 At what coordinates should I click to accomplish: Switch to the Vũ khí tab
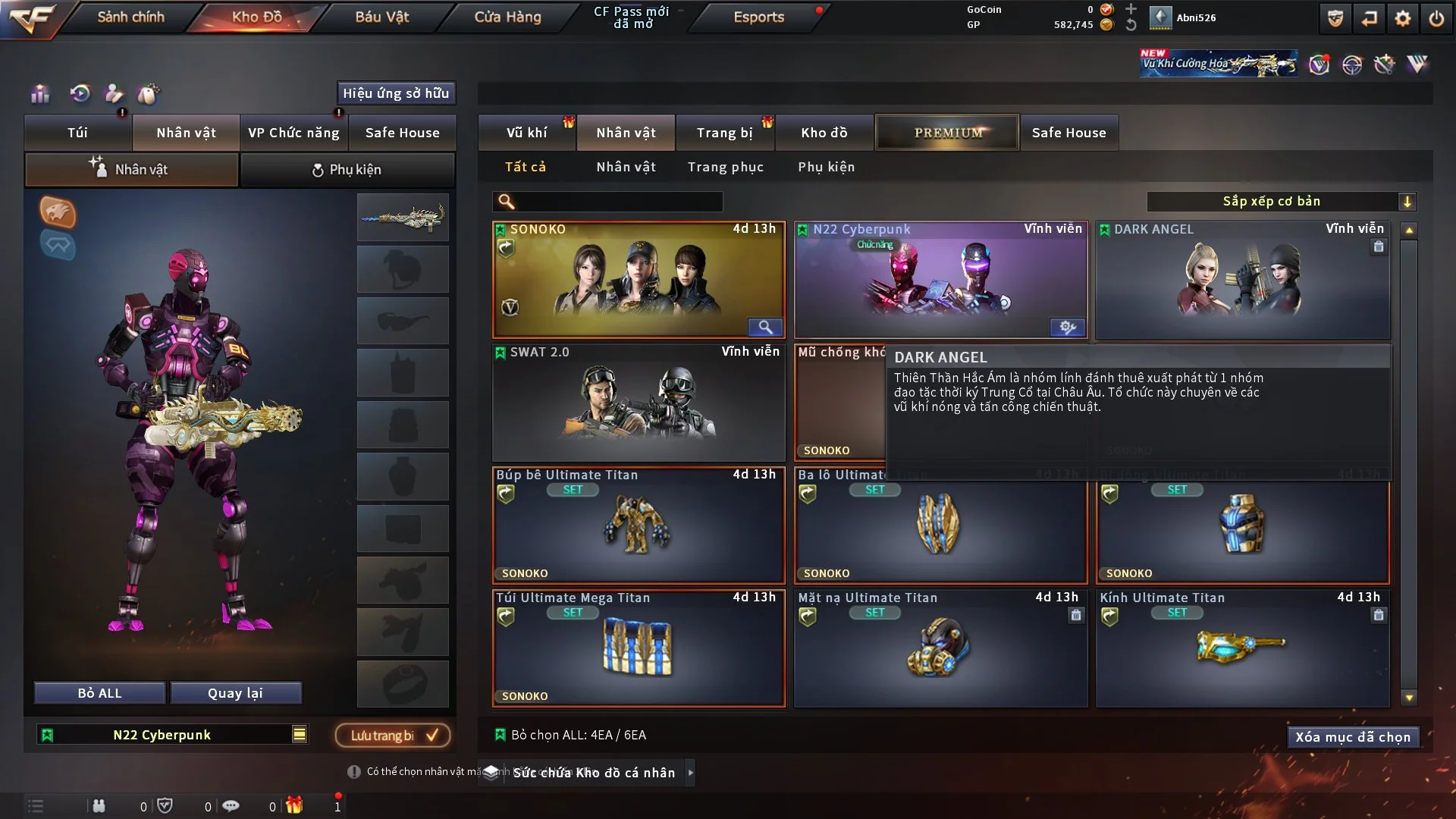pos(526,133)
